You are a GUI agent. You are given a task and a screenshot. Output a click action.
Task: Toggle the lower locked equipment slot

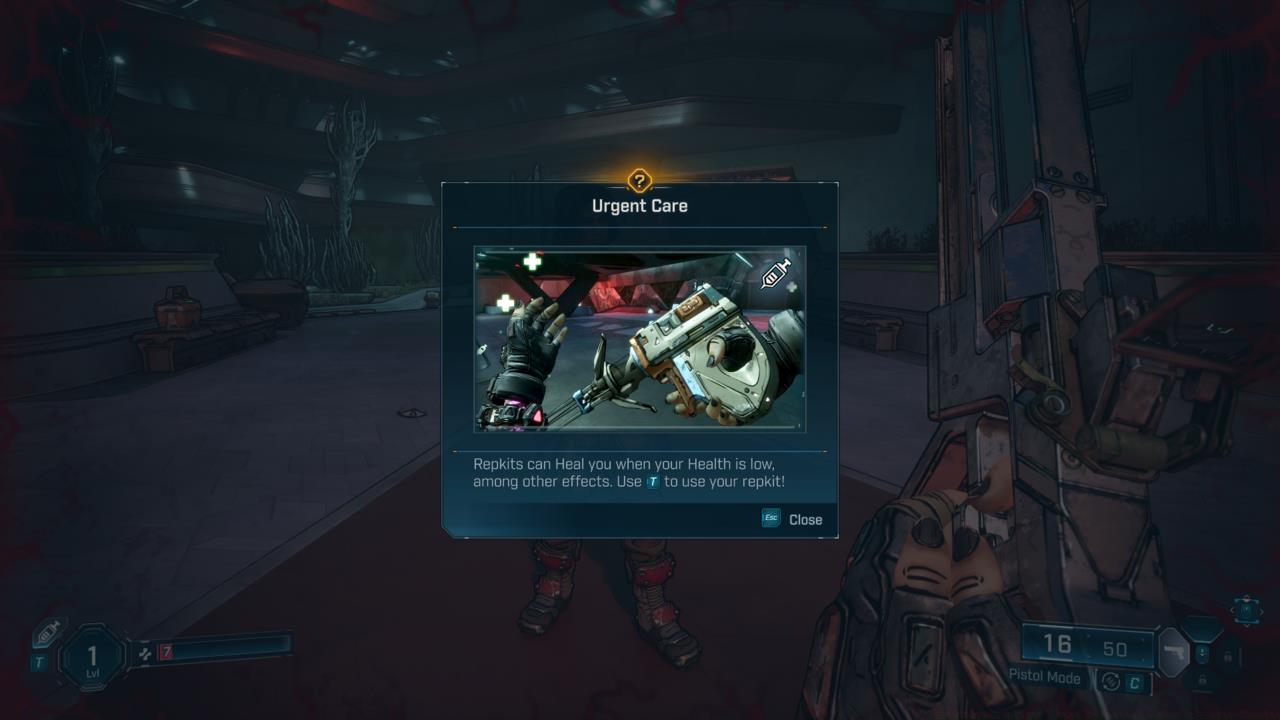point(1202,679)
